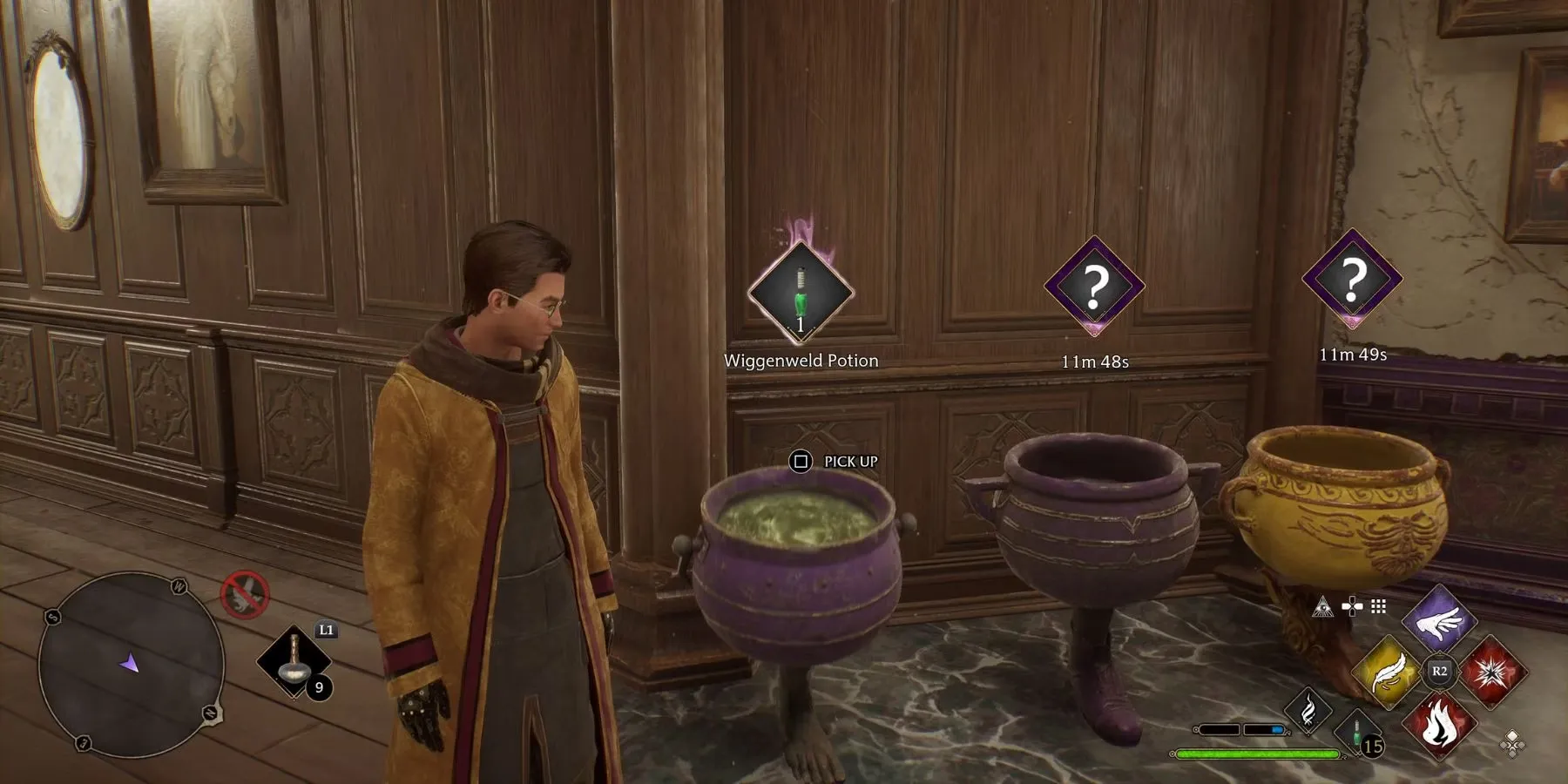Image resolution: width=1568 pixels, height=784 pixels.
Task: Click the crossed-out broom restriction icon
Action: (x=245, y=595)
